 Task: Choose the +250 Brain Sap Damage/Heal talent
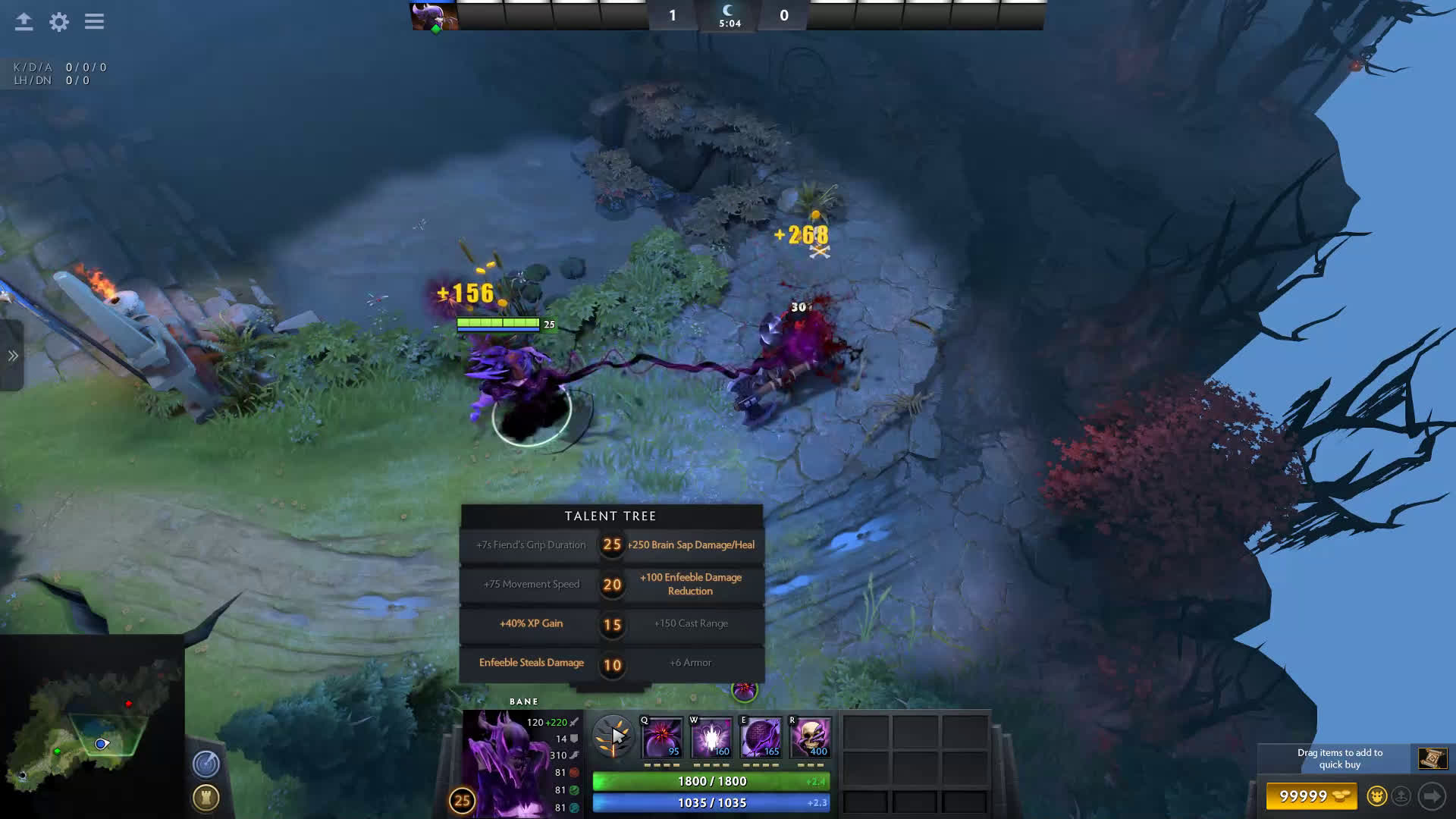click(690, 545)
